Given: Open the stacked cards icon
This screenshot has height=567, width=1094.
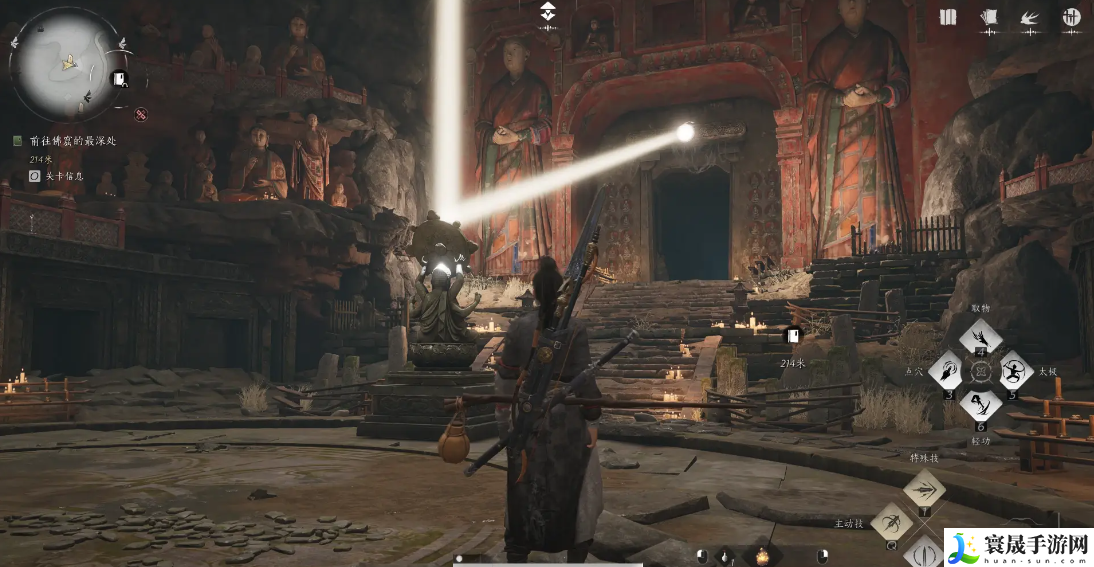Looking at the screenshot, I should (989, 17).
